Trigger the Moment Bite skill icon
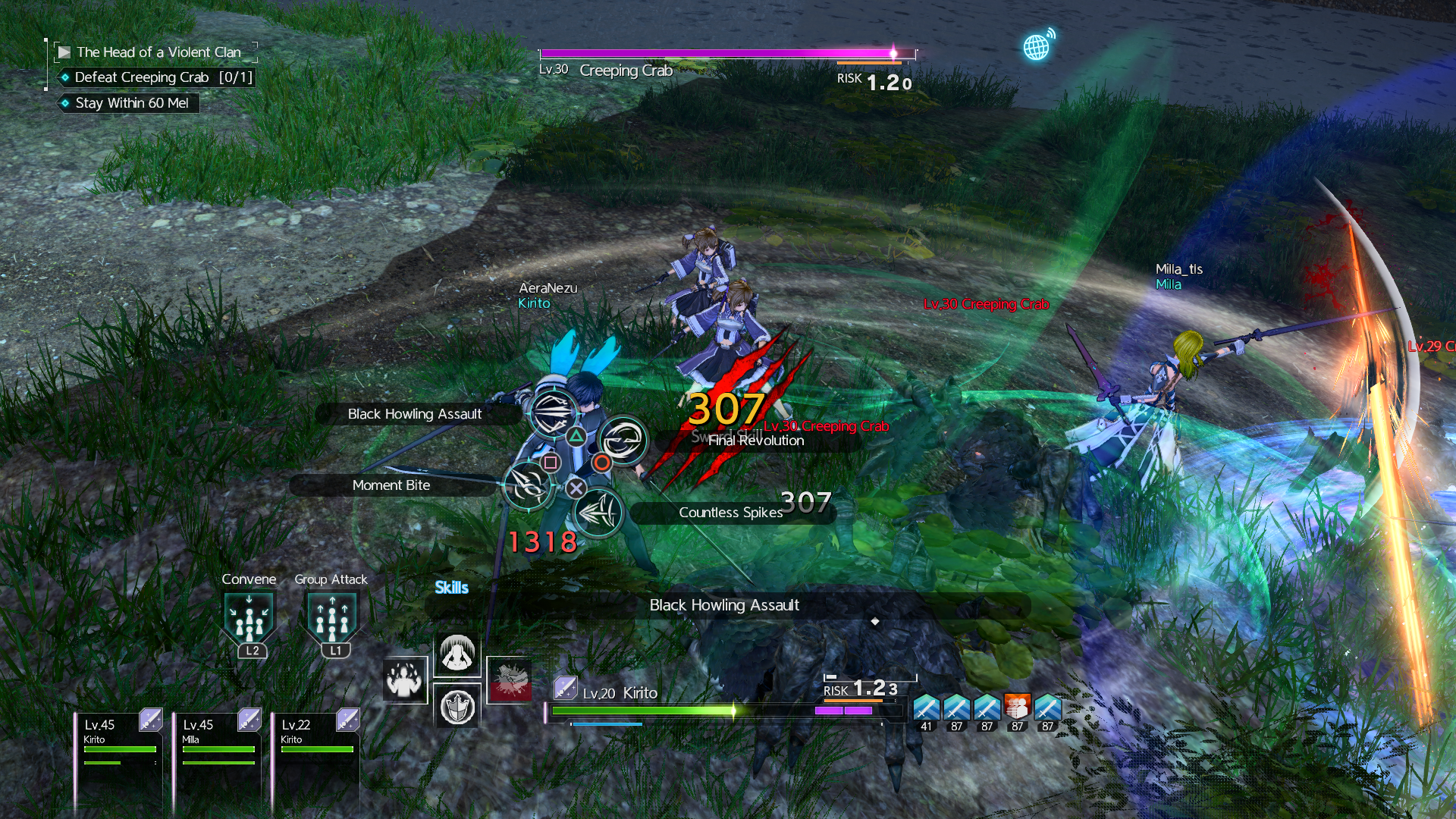Image resolution: width=1456 pixels, height=819 pixels. click(528, 485)
